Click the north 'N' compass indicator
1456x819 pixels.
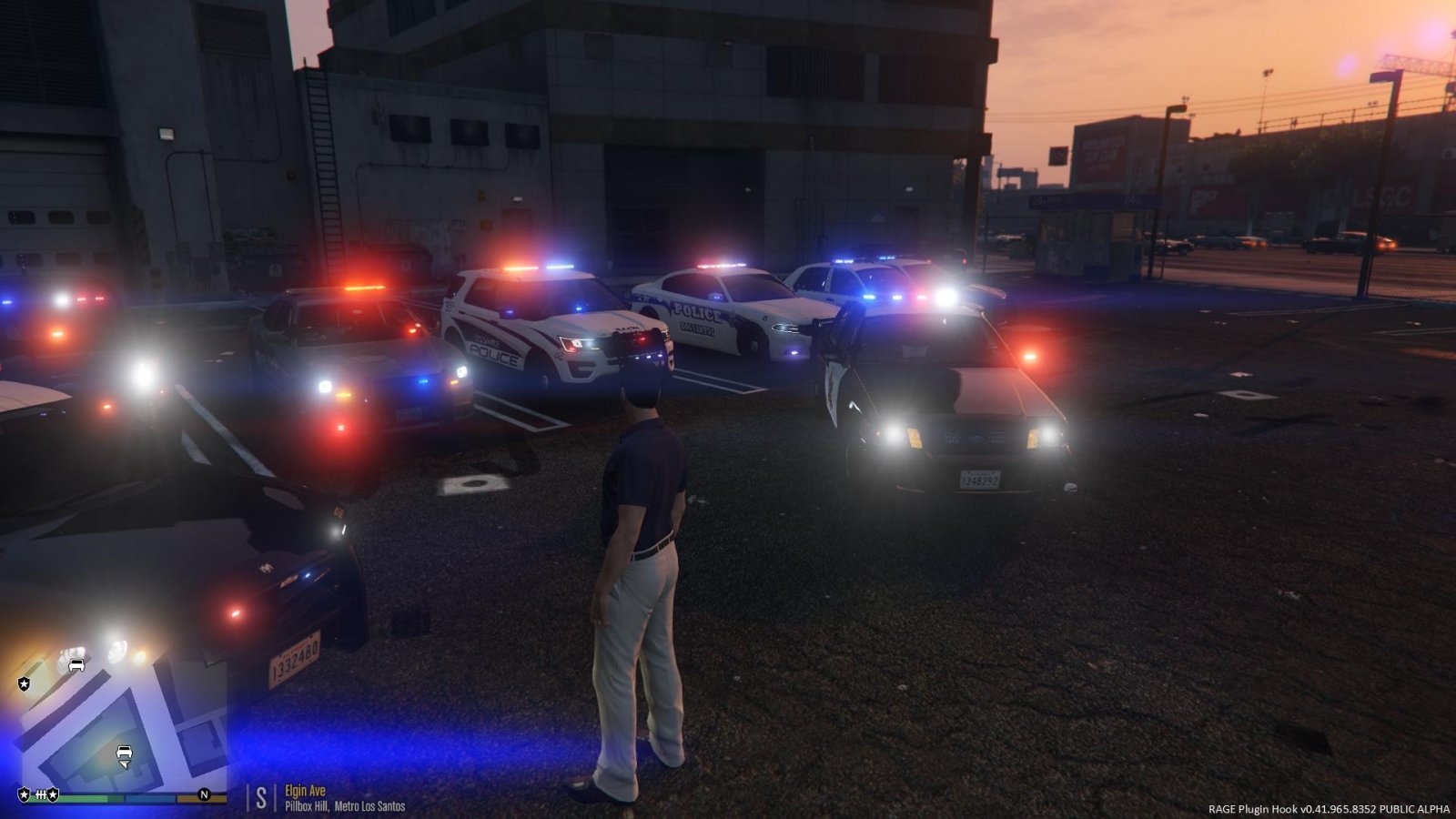point(205,794)
